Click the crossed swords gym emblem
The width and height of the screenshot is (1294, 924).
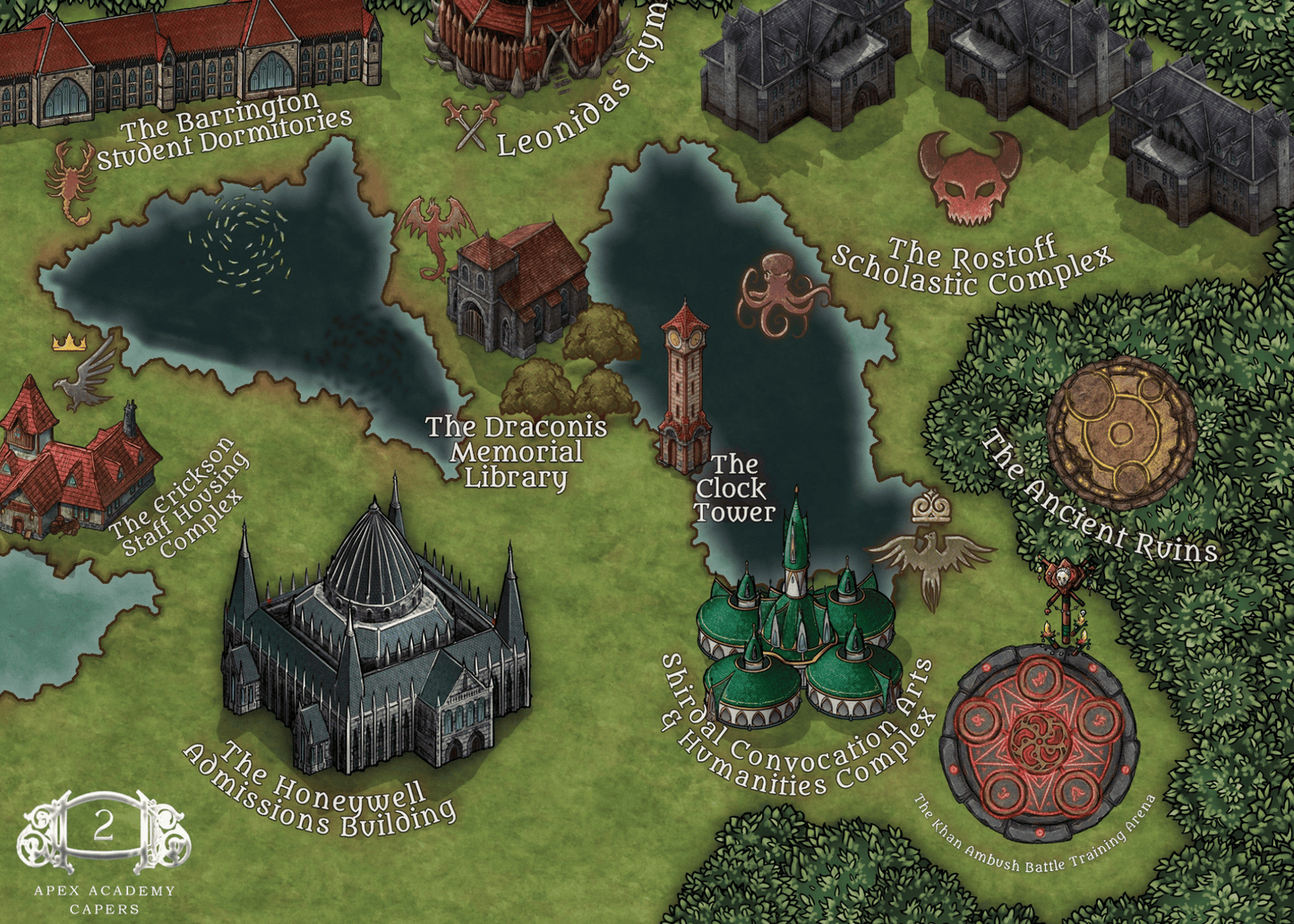pyautogui.click(x=472, y=124)
